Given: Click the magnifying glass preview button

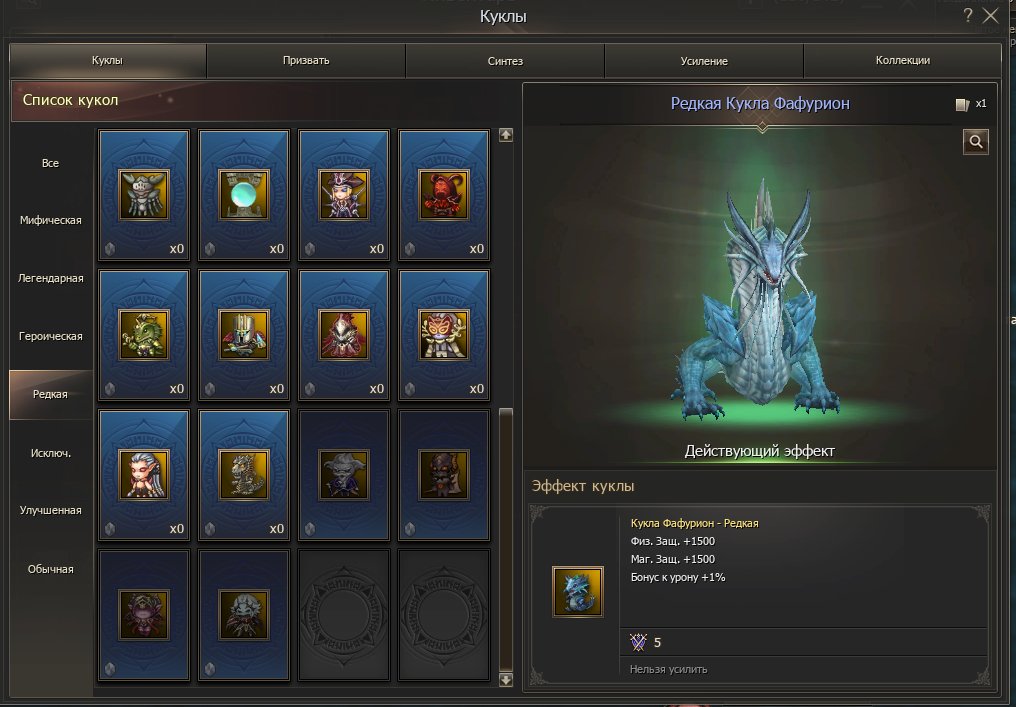Looking at the screenshot, I should pos(975,142).
